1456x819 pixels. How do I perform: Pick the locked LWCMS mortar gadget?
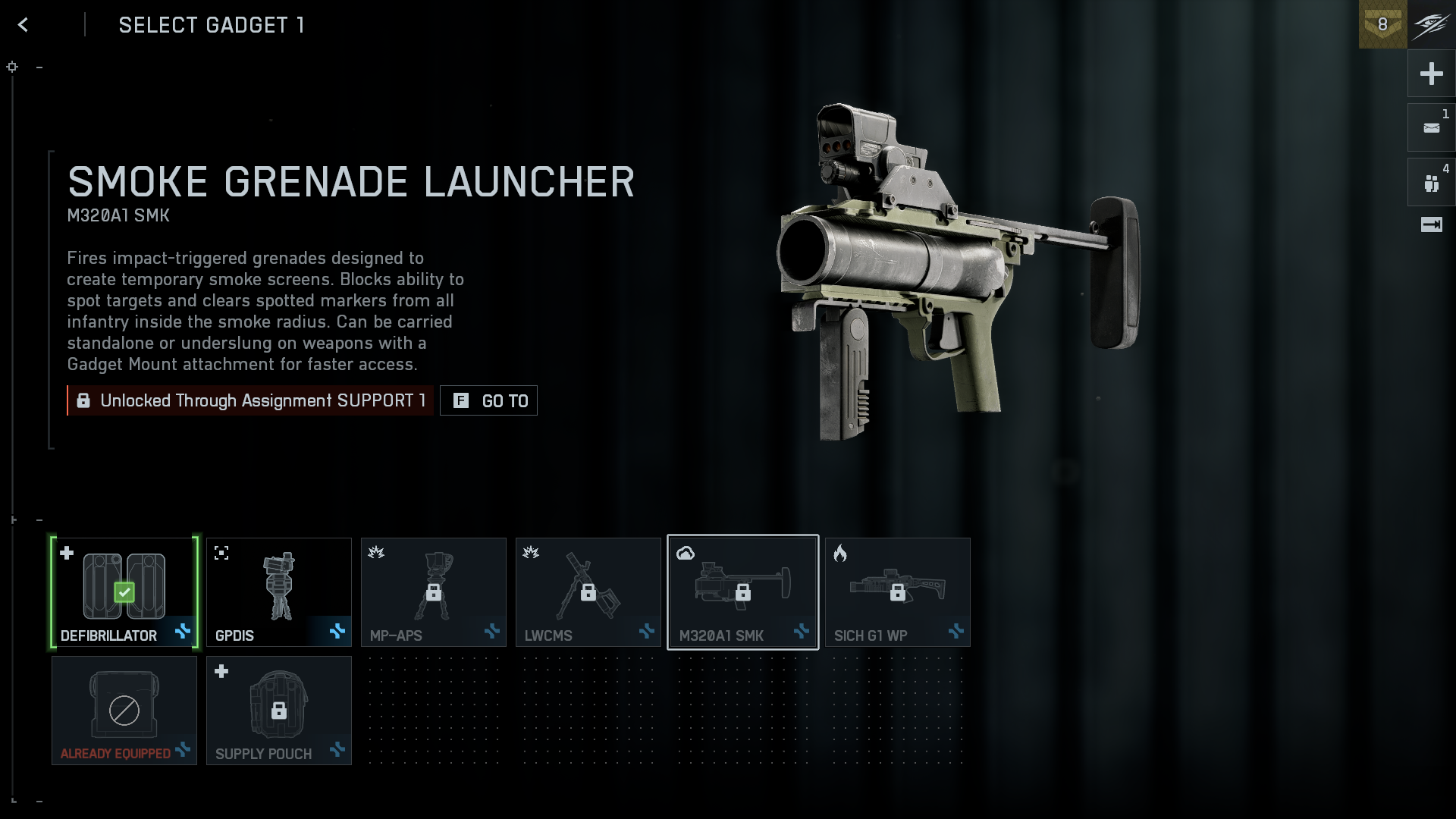588,592
